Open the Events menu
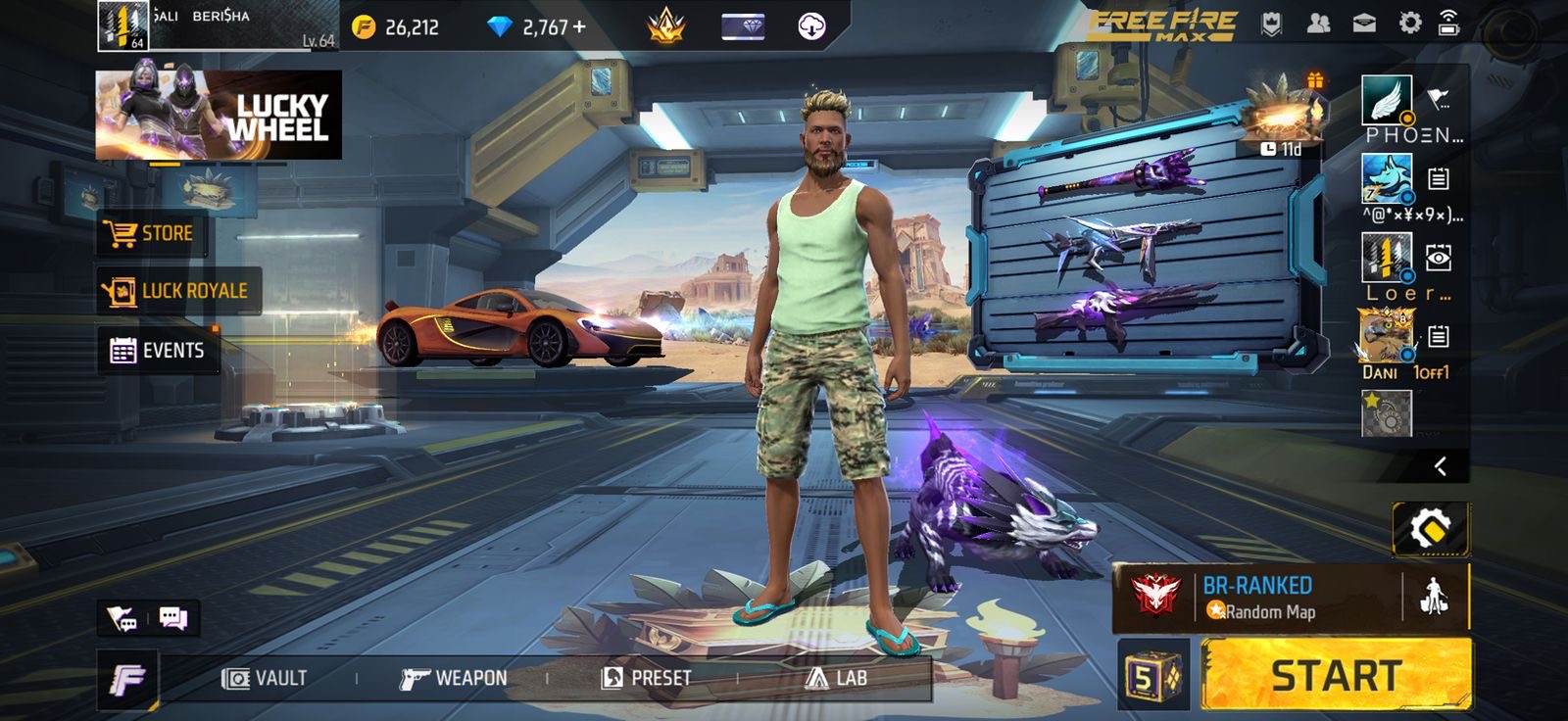Screen dimensions: 1568x721 point(158,351)
